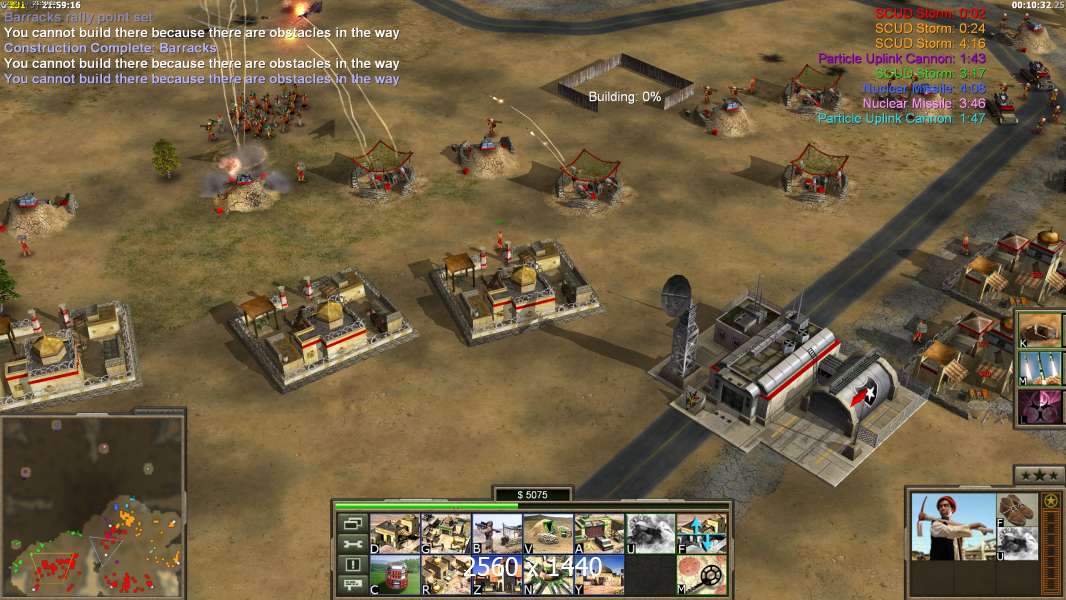Choose the build icon labeled A
The width and height of the screenshot is (1066, 600).
tap(599, 533)
